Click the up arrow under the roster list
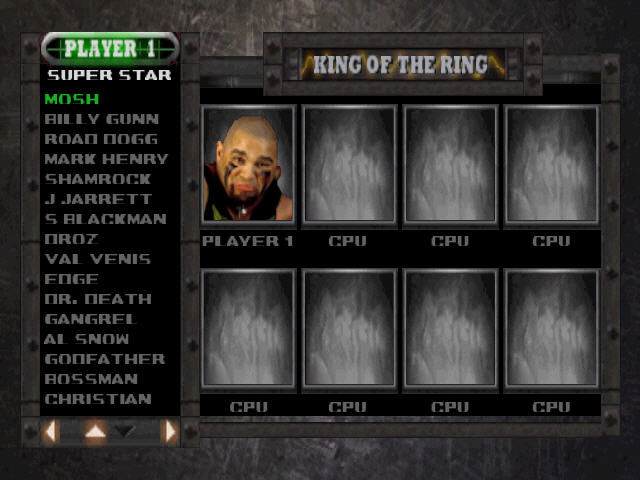Screen dimensions: 640x480 pyautogui.click(x=95, y=432)
